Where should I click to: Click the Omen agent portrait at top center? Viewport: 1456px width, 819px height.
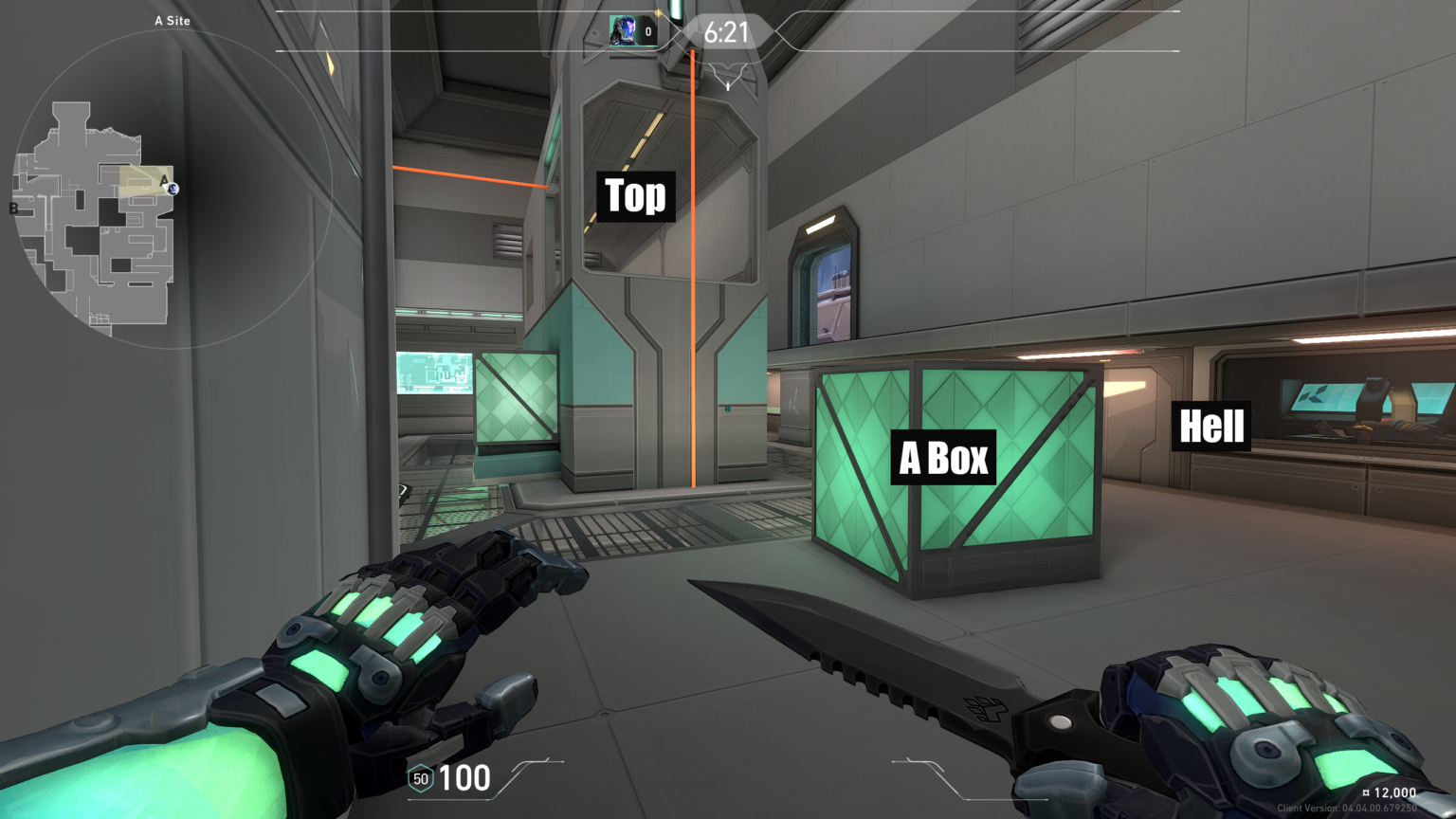[x=624, y=30]
